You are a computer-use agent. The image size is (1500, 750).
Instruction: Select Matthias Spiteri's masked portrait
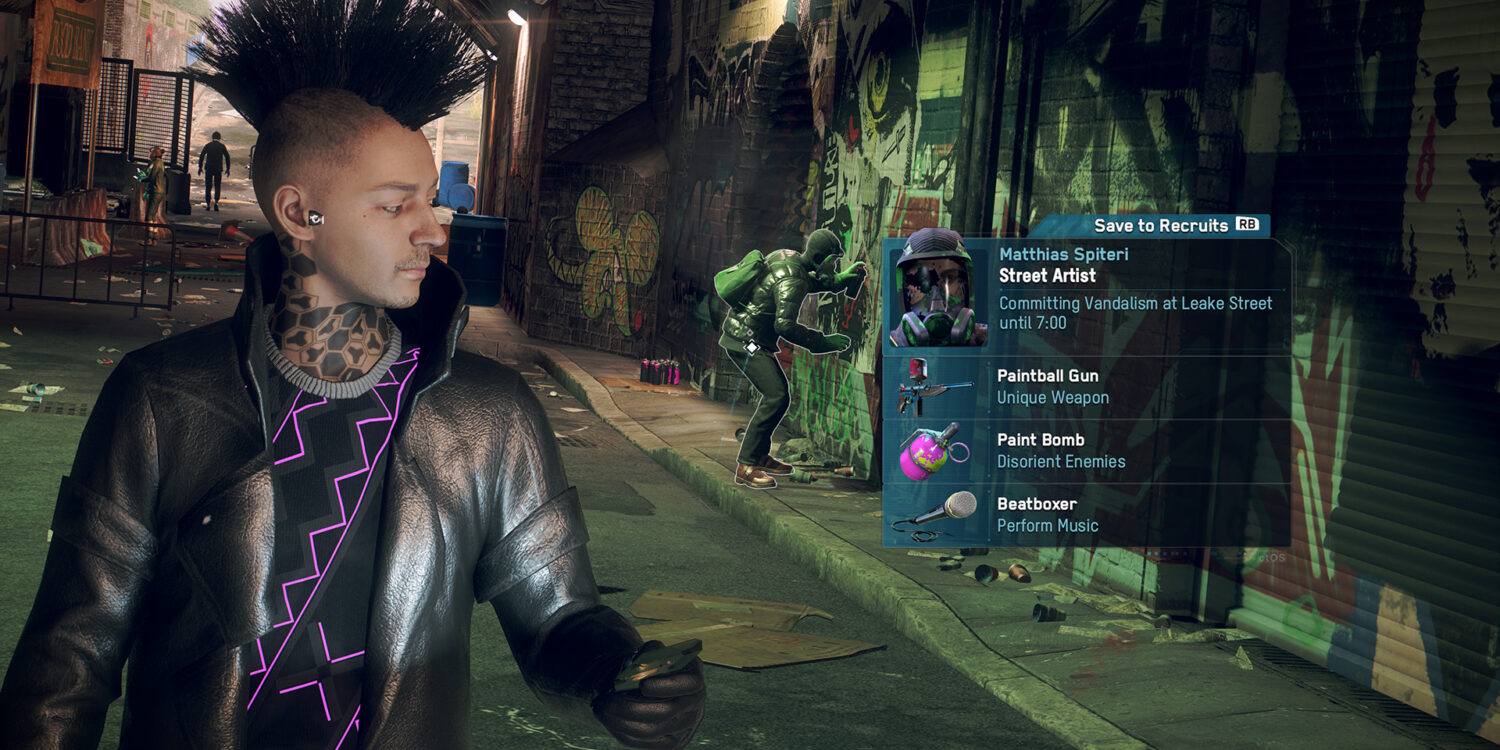937,293
